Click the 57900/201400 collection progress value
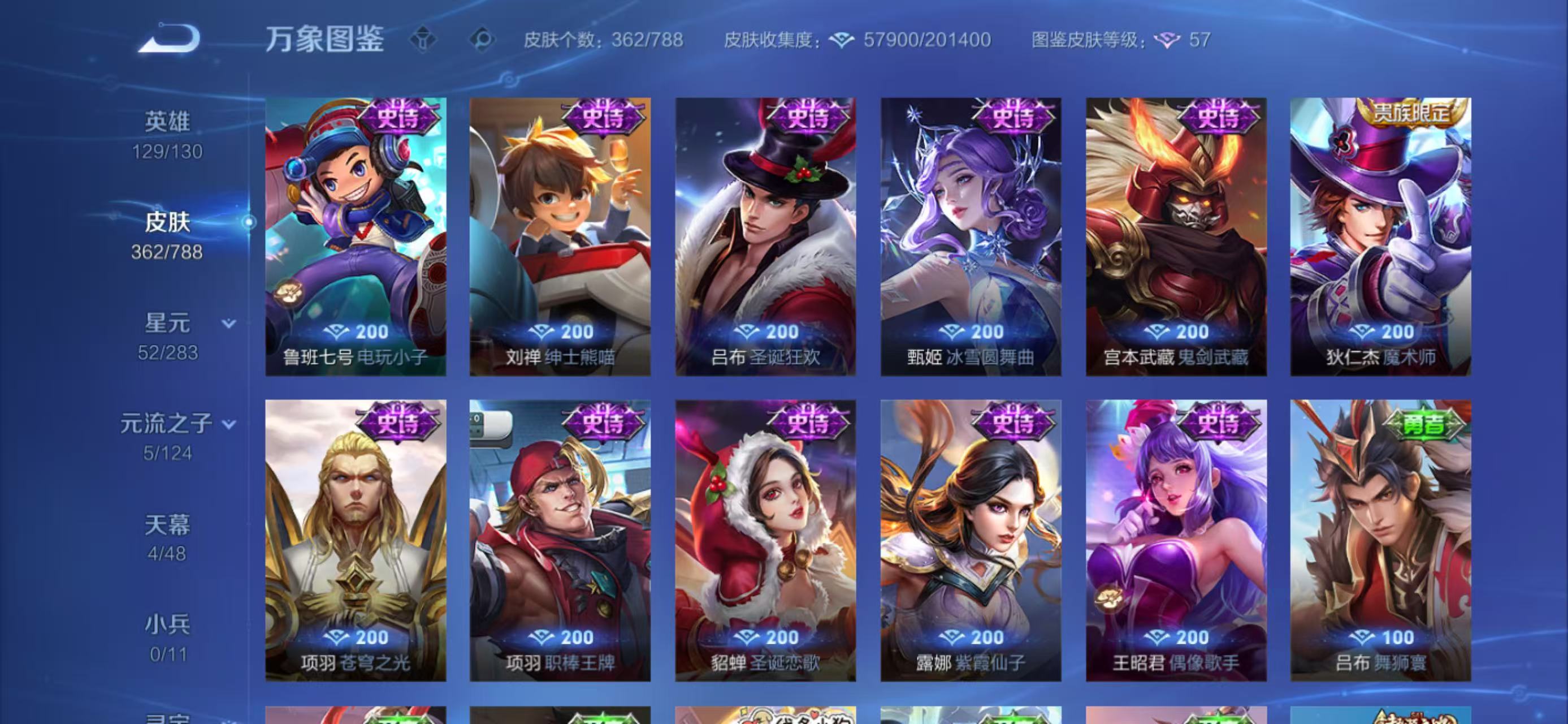The height and width of the screenshot is (724, 1568). 925,39
